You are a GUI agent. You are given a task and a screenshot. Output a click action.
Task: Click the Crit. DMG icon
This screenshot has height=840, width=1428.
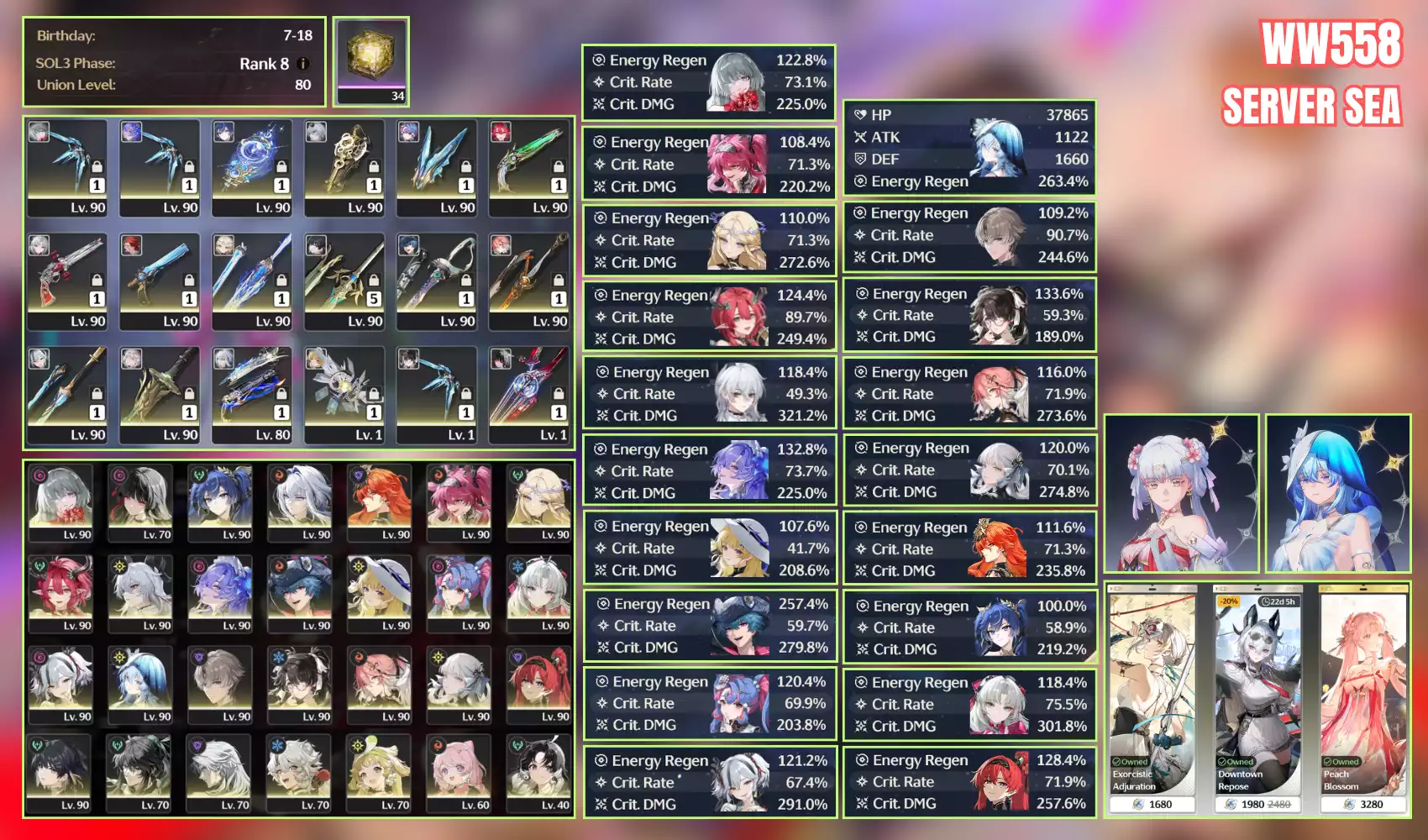pyautogui.click(x=598, y=104)
